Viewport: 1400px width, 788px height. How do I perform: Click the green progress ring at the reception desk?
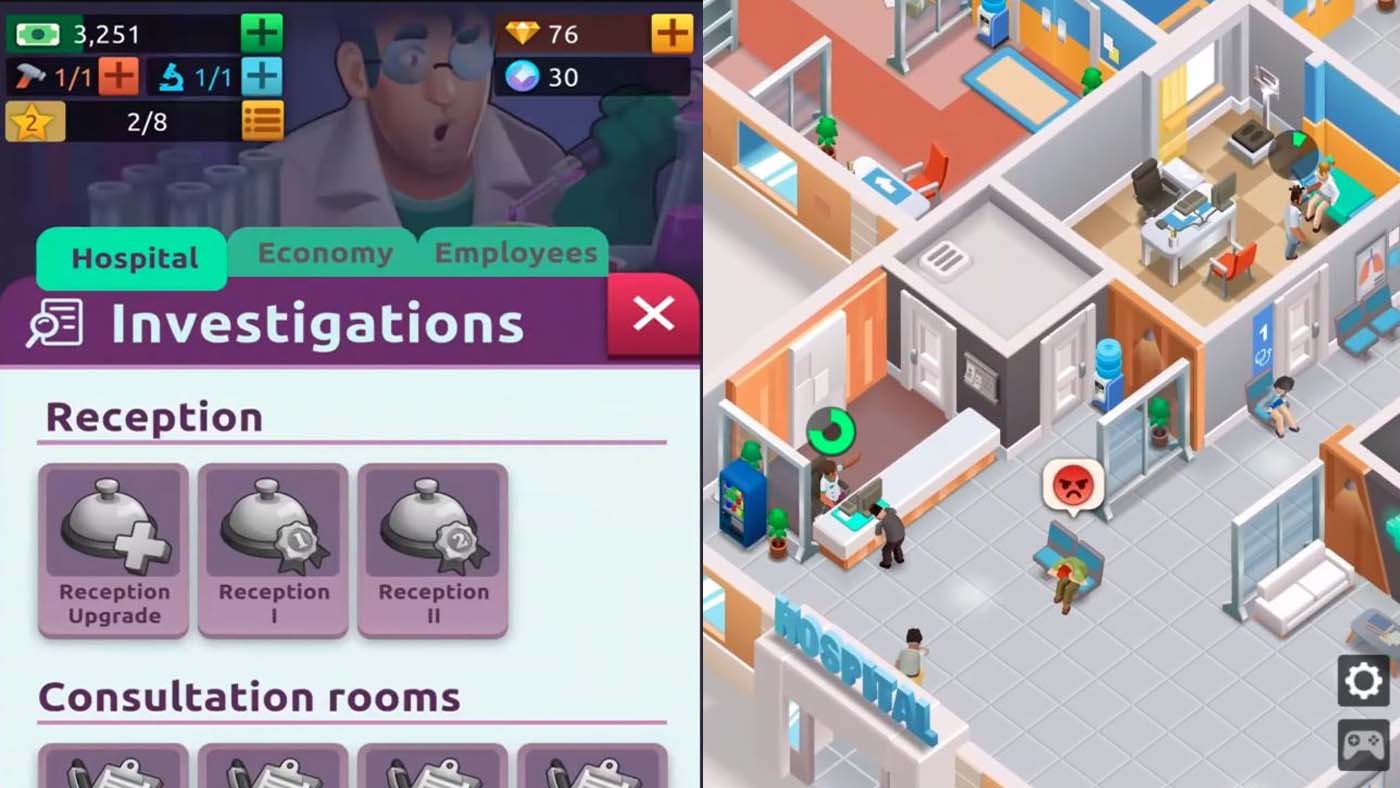834,430
